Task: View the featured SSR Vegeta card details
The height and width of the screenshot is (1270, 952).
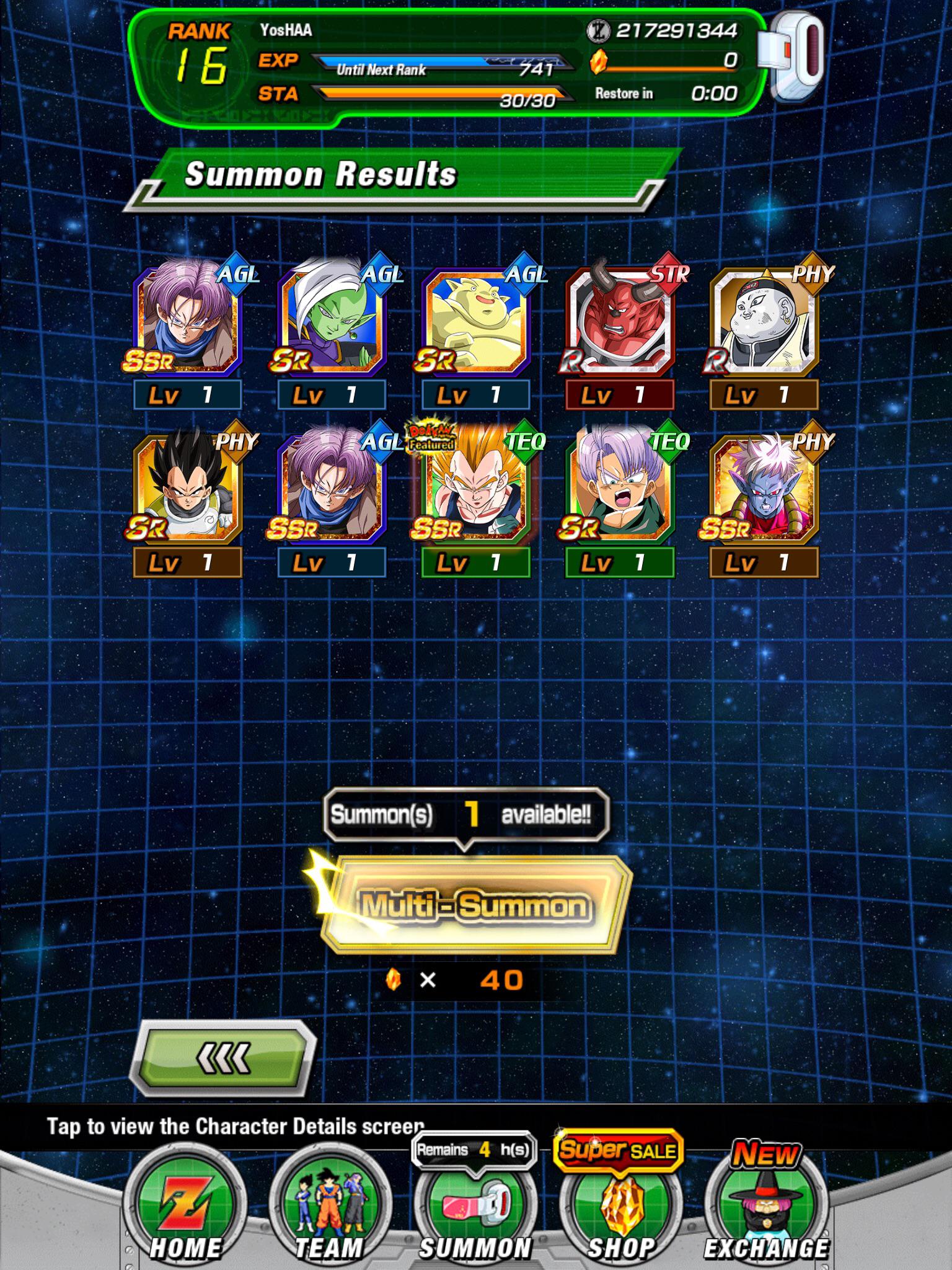Action: point(476,490)
